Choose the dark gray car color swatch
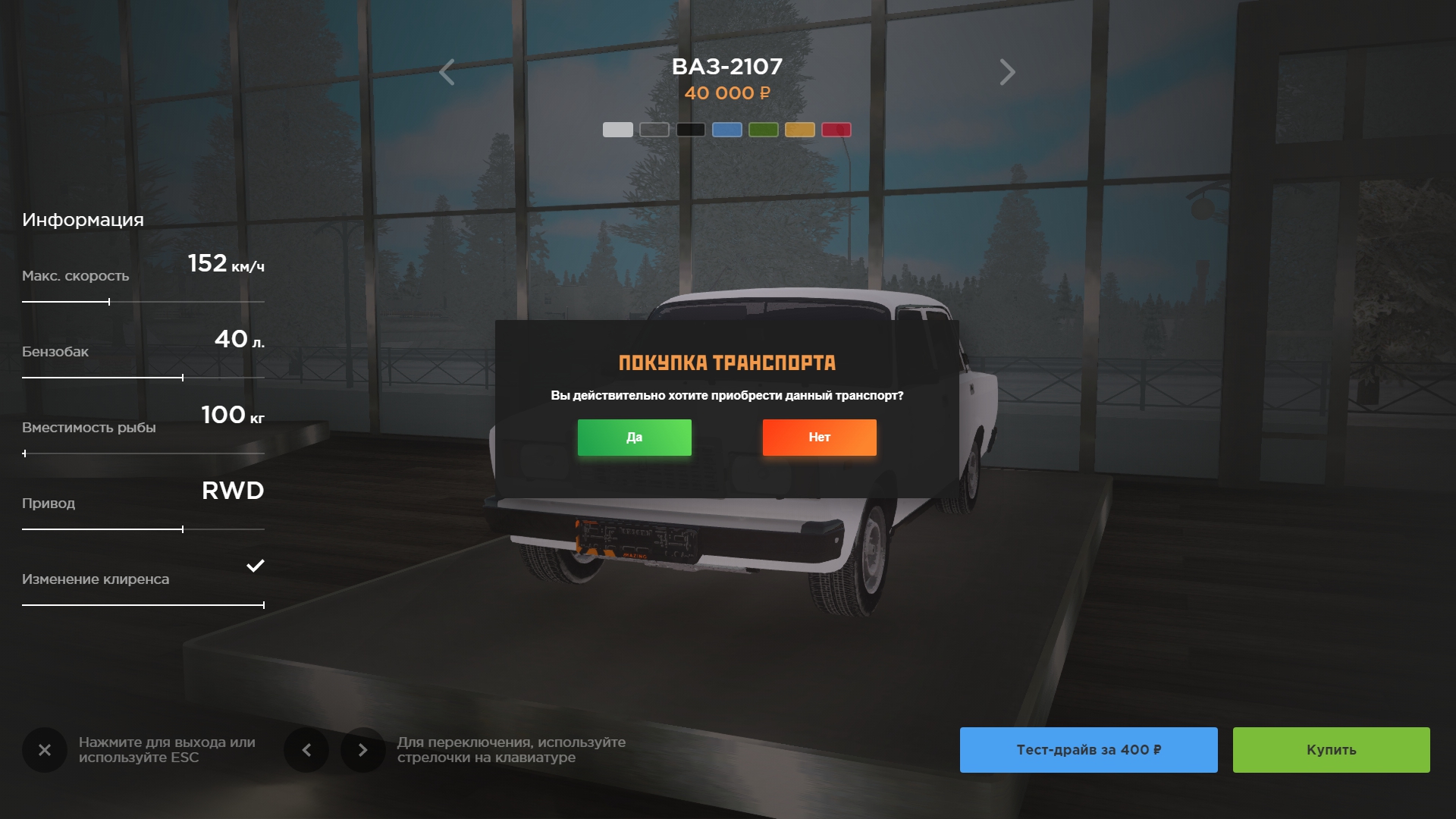1456x819 pixels. [654, 130]
